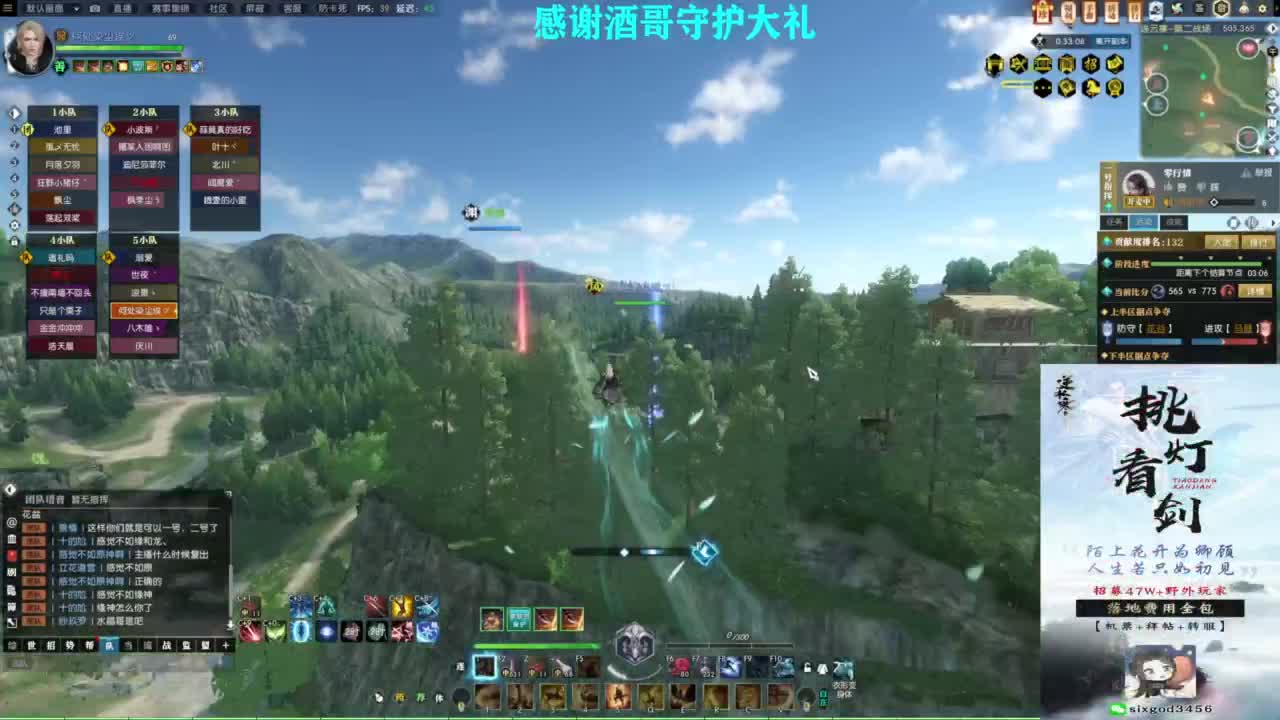The height and width of the screenshot is (720, 1280).
Task: Click the camera screenshot icon in the top bar
Action: [94, 8]
